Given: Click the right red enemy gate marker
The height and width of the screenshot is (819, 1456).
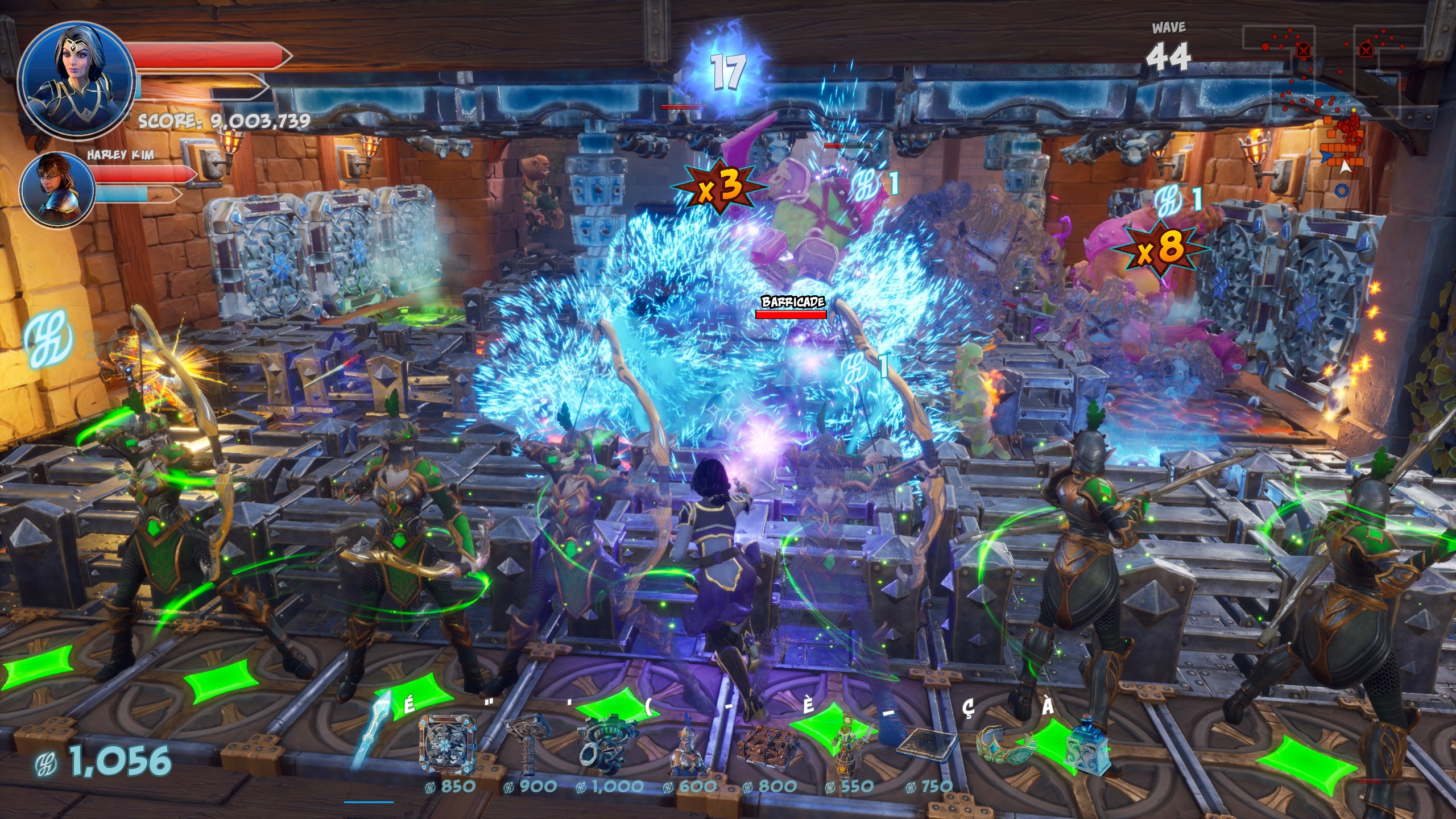Looking at the screenshot, I should [x=1366, y=51].
